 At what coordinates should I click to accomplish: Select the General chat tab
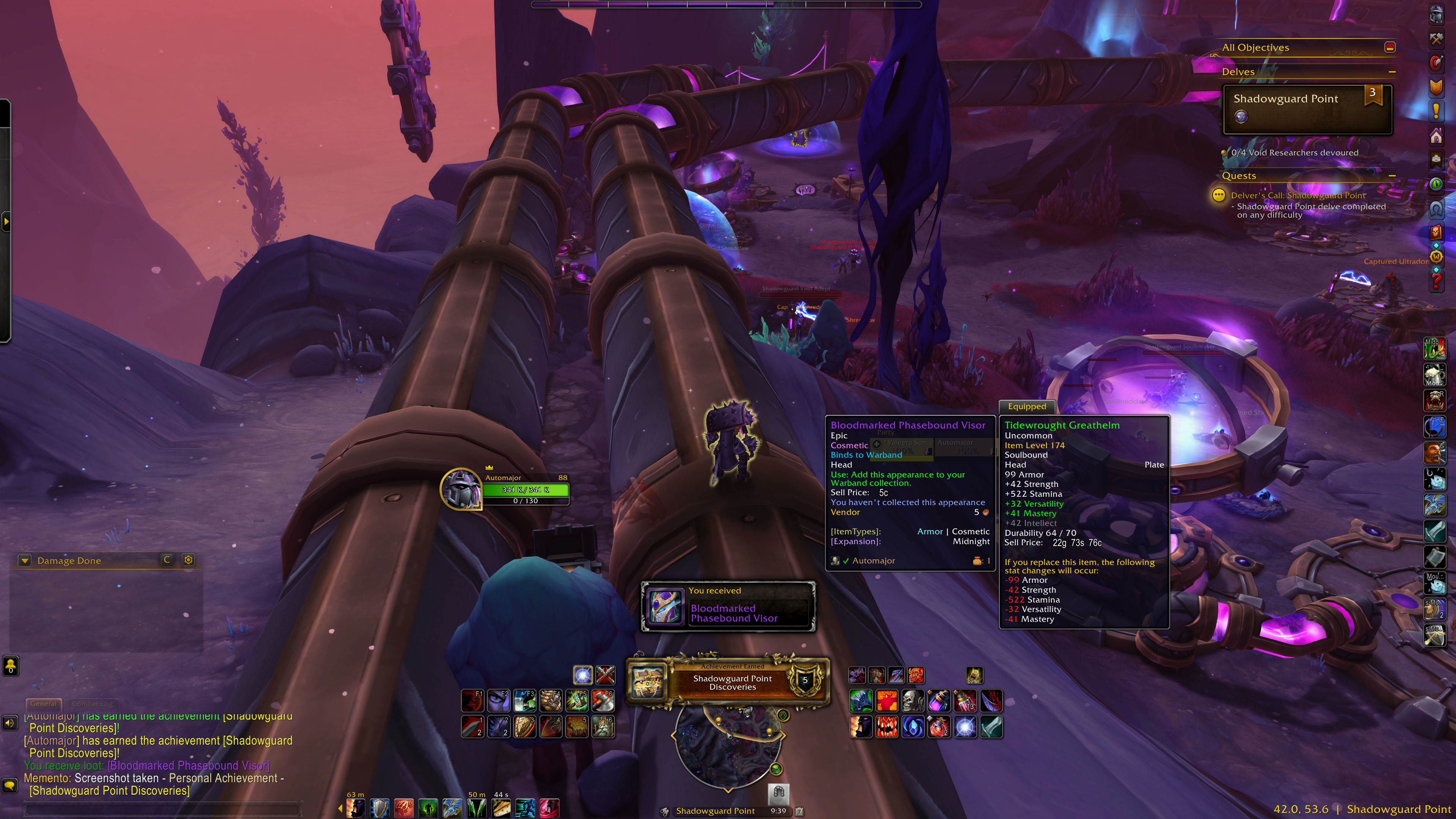tap(43, 704)
